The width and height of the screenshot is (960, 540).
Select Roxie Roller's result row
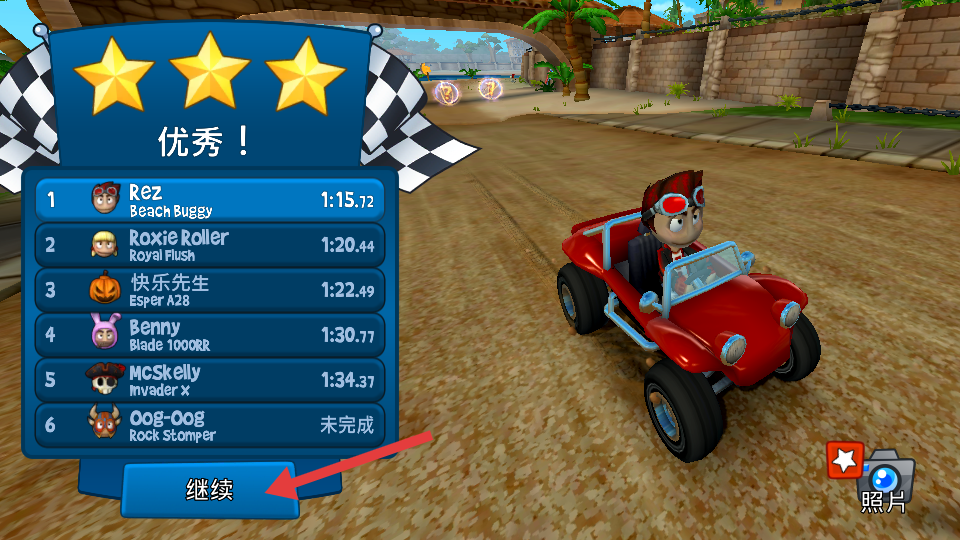tap(210, 244)
